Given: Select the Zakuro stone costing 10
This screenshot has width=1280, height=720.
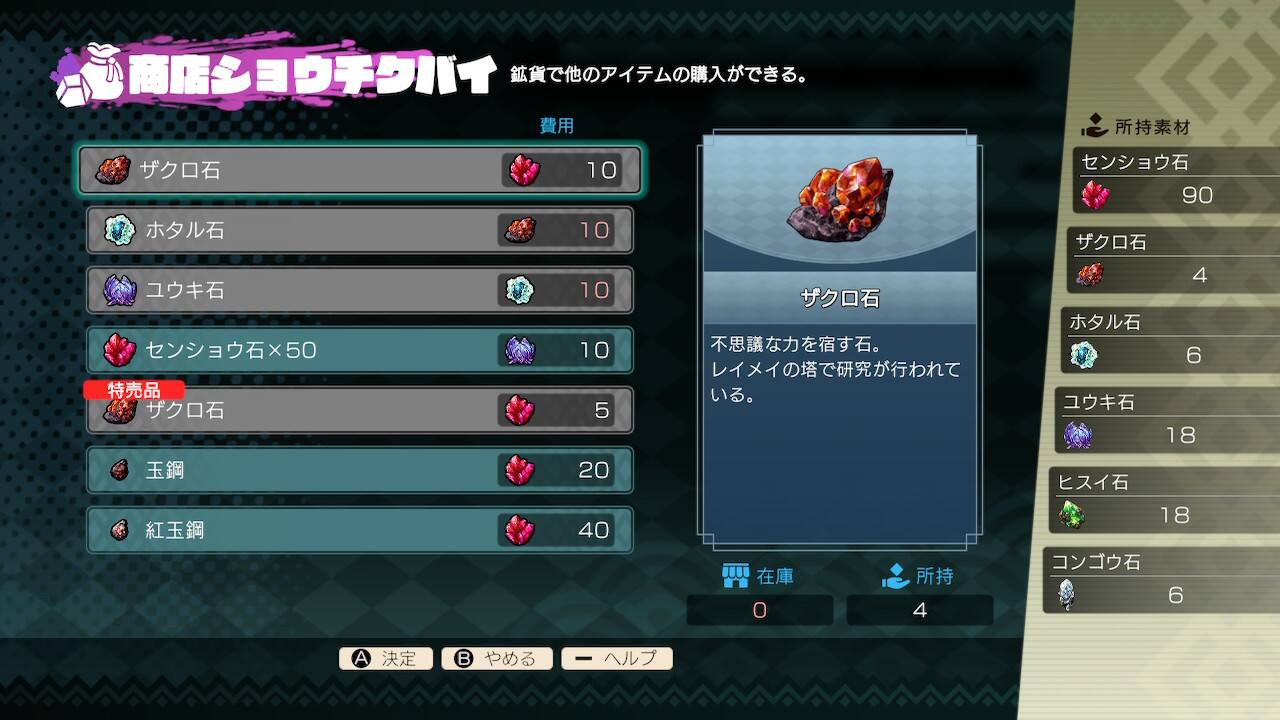Looking at the screenshot, I should [x=360, y=170].
